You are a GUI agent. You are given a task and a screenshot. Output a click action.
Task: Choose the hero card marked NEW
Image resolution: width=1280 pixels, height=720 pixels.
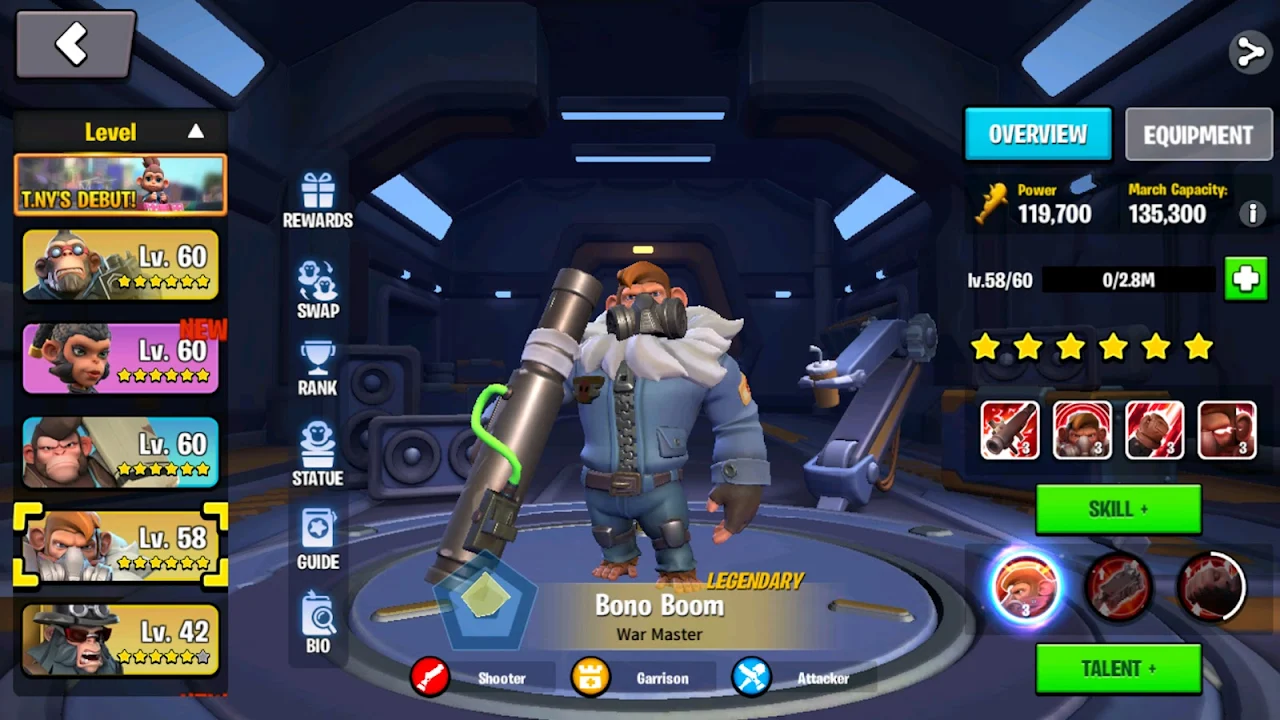(x=120, y=358)
